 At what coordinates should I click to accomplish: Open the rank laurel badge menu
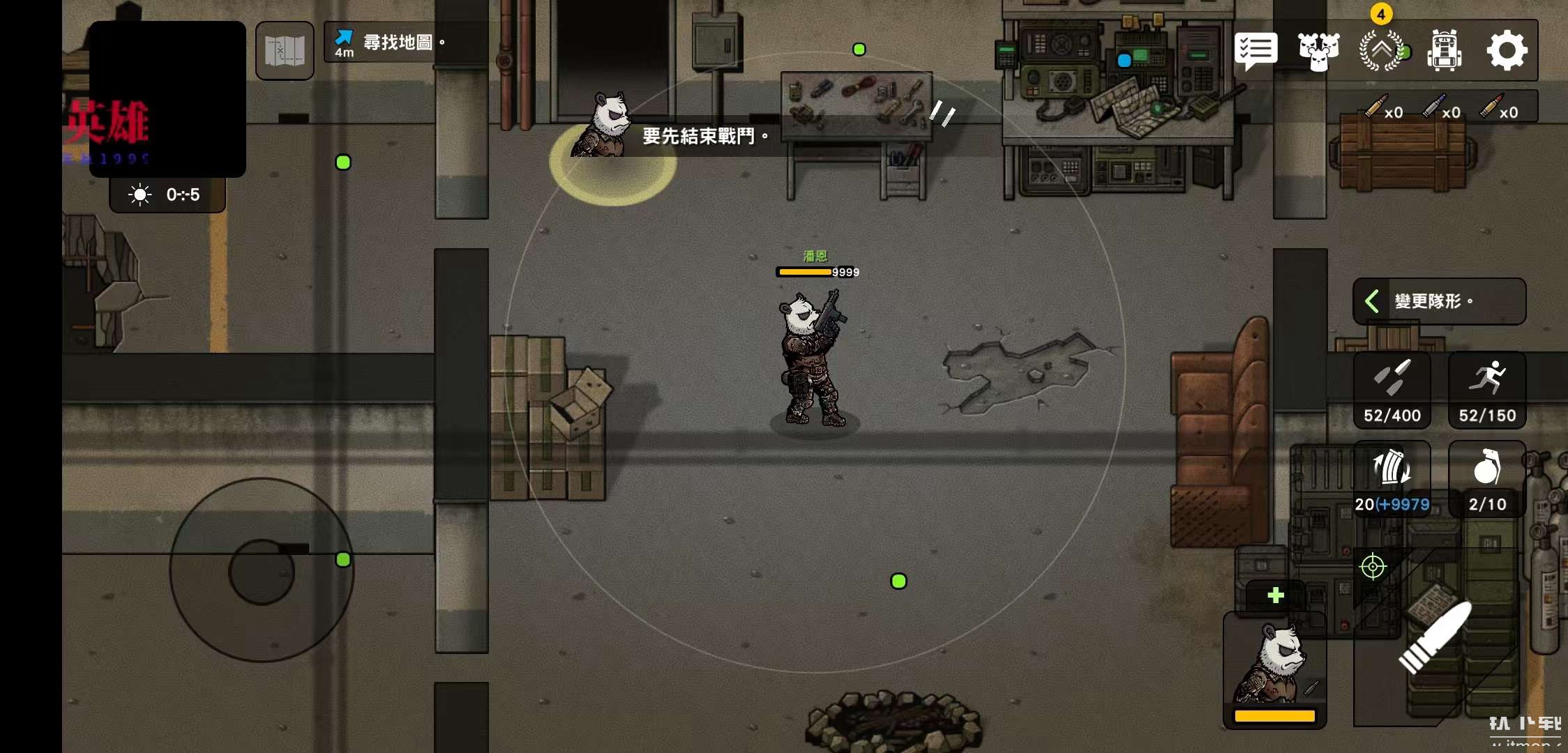(x=1381, y=51)
